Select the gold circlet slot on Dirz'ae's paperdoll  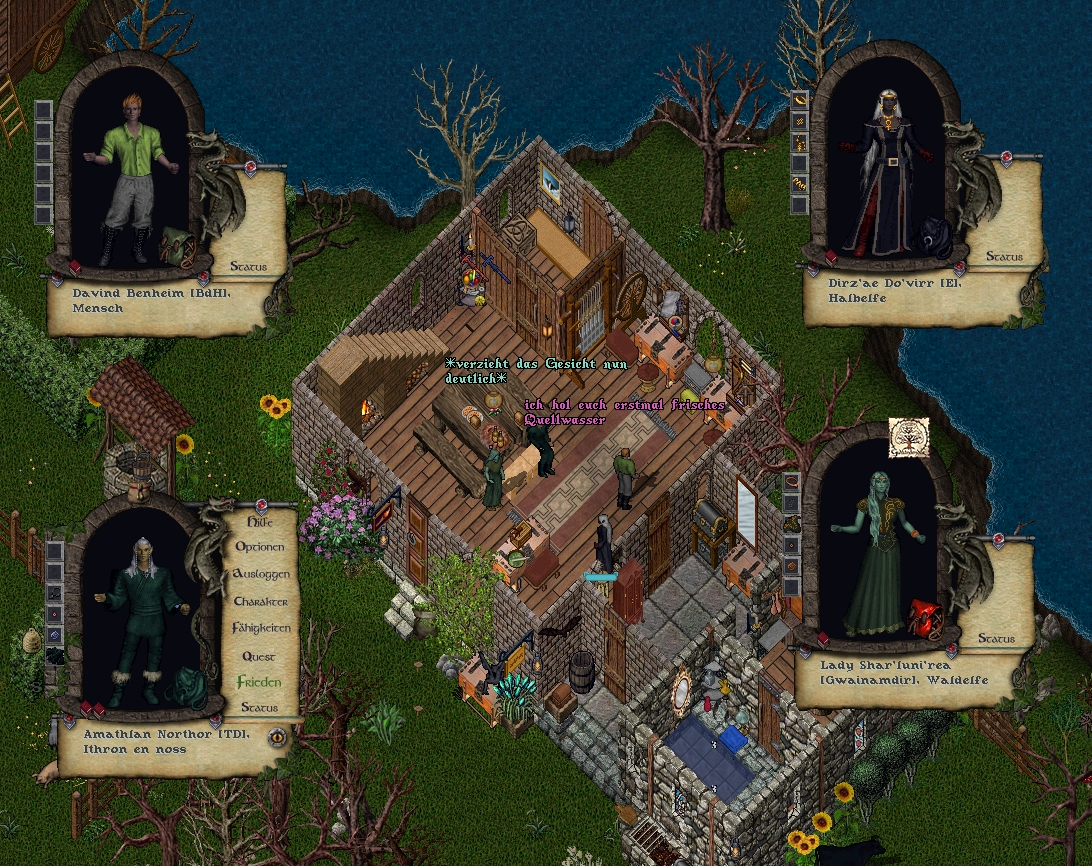[x=799, y=100]
